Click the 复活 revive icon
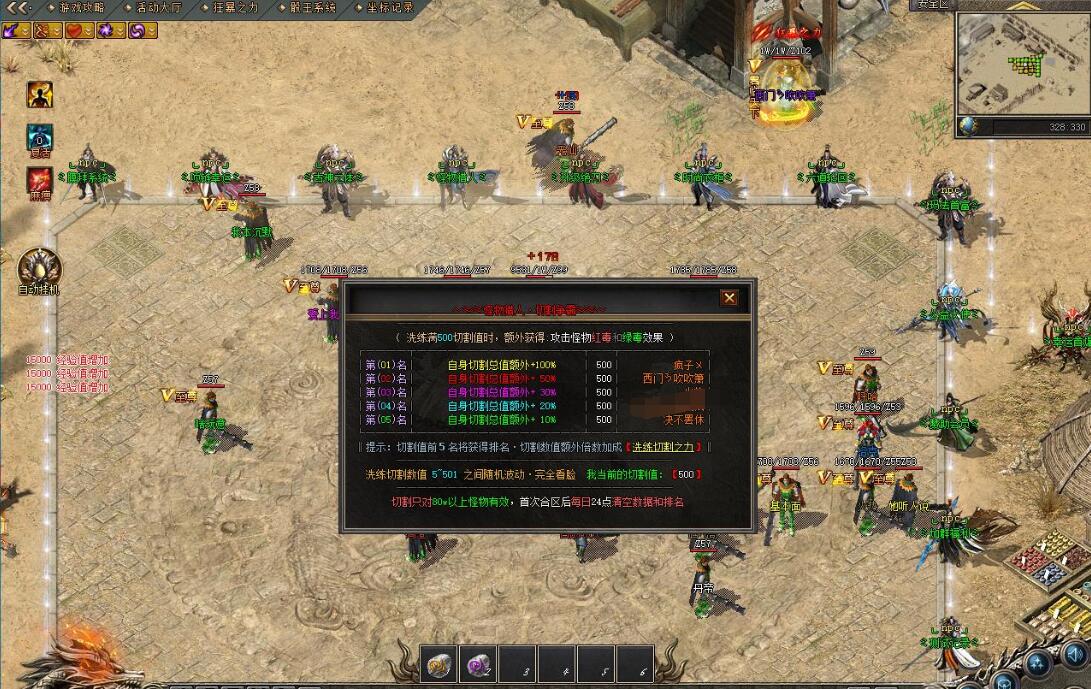This screenshot has width=1091, height=689. pyautogui.click(x=40, y=137)
